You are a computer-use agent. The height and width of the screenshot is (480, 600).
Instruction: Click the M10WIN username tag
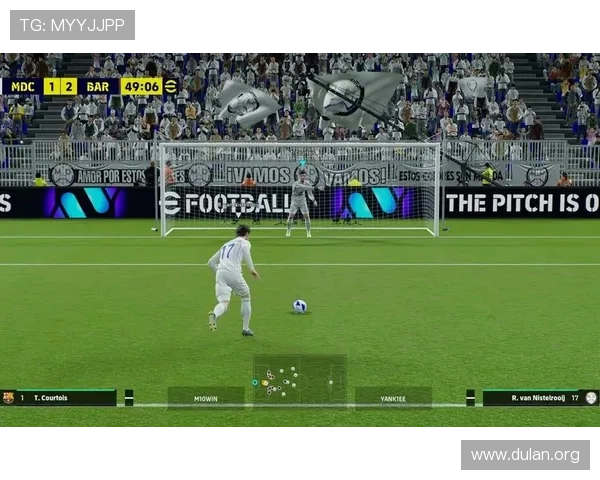(206, 398)
